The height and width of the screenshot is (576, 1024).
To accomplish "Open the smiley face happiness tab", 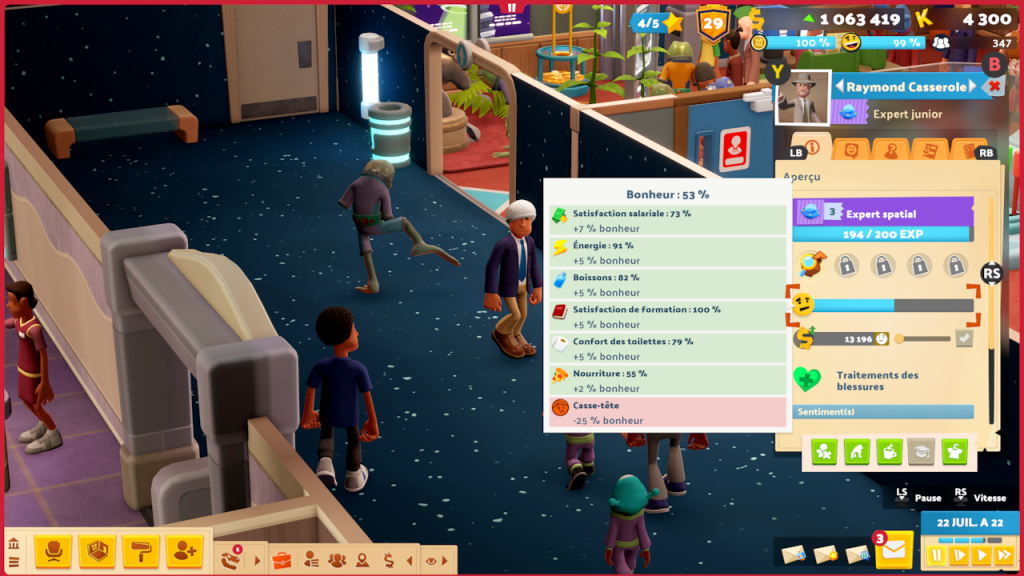I will pos(850,150).
